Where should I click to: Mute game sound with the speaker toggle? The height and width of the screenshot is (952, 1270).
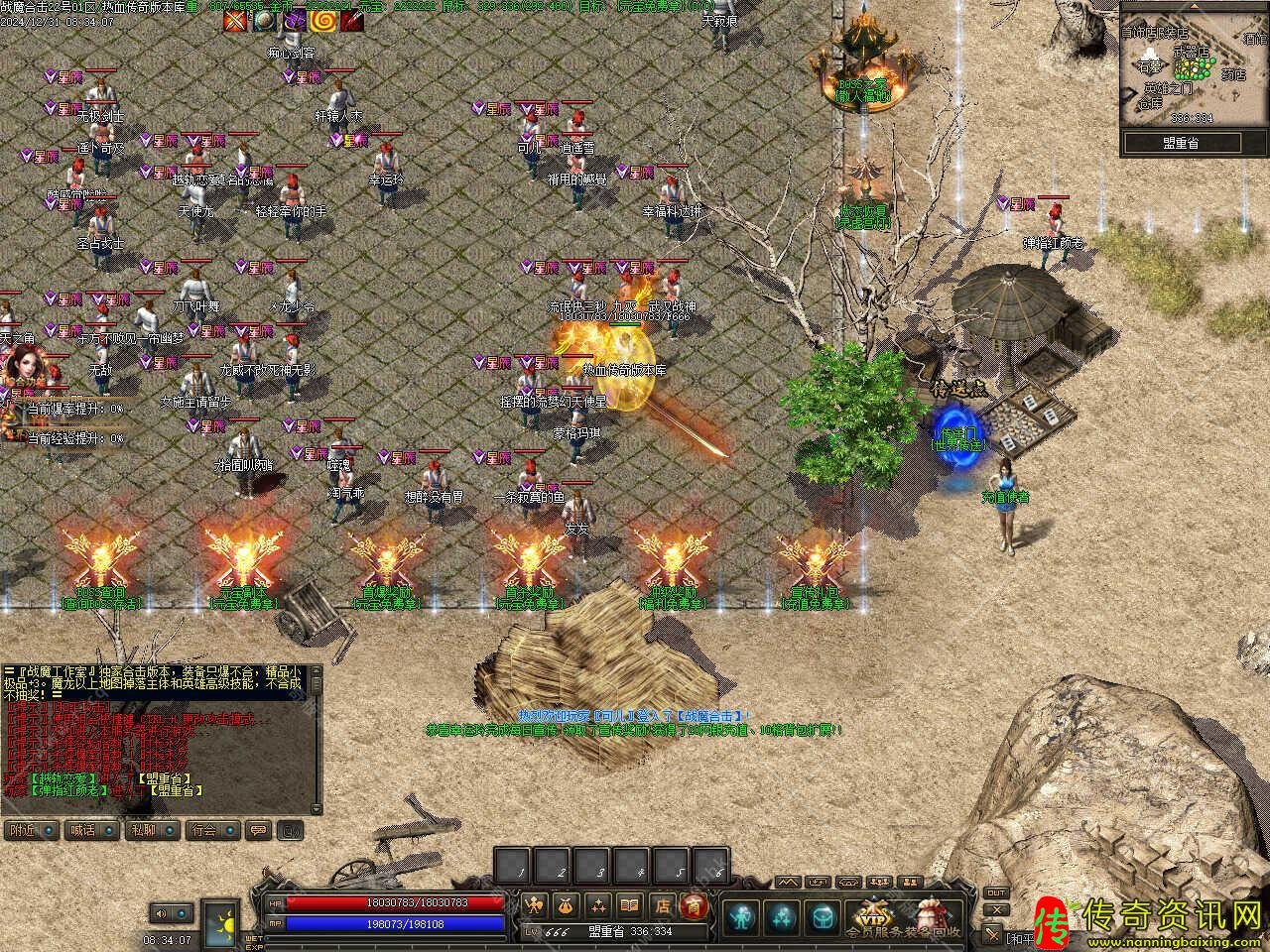click(x=159, y=914)
